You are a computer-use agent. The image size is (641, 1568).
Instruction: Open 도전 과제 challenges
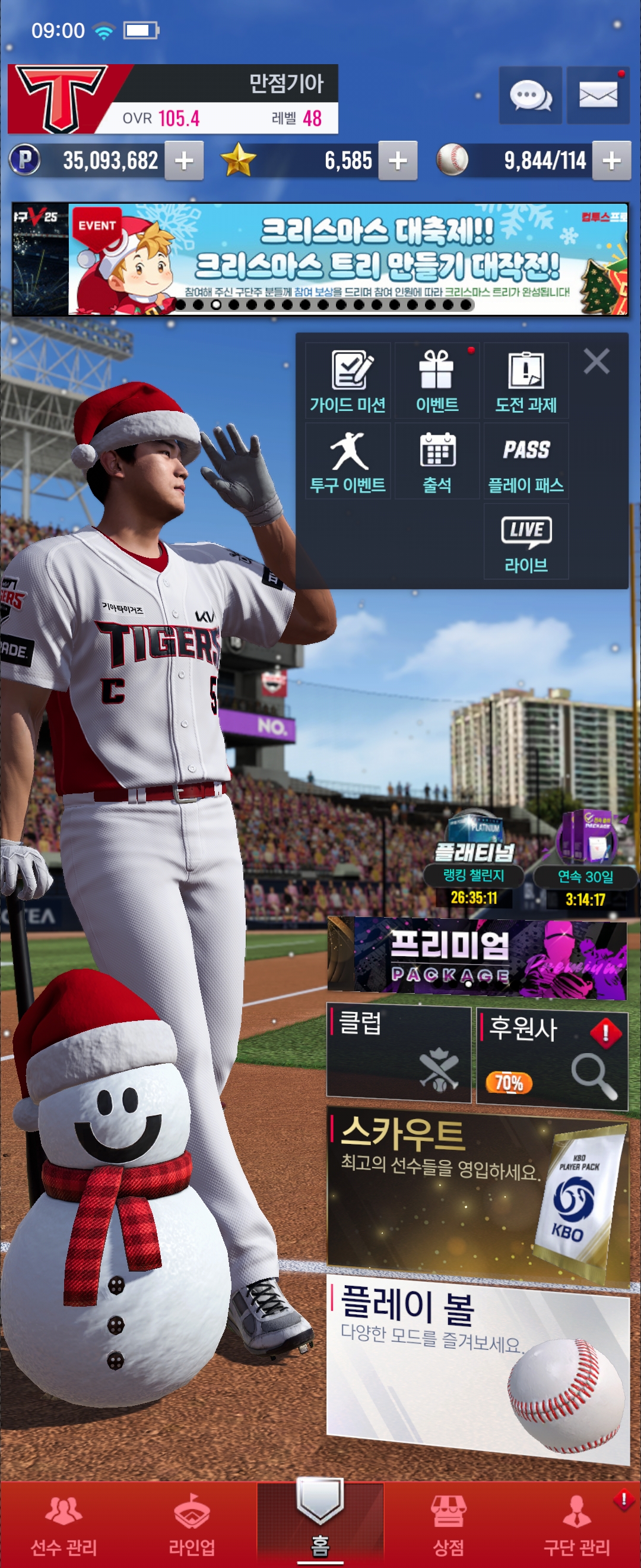[x=526, y=381]
